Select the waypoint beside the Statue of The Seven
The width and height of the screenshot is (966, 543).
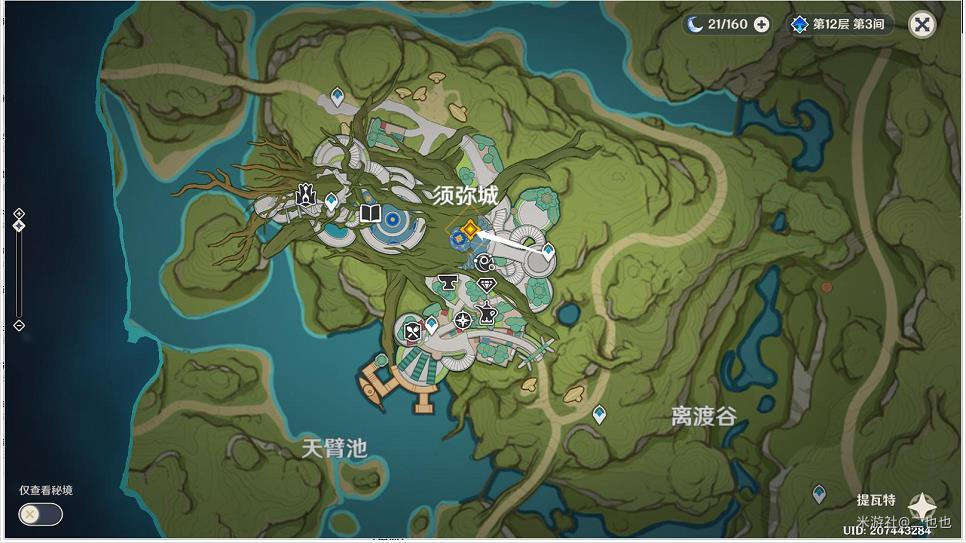point(331,201)
